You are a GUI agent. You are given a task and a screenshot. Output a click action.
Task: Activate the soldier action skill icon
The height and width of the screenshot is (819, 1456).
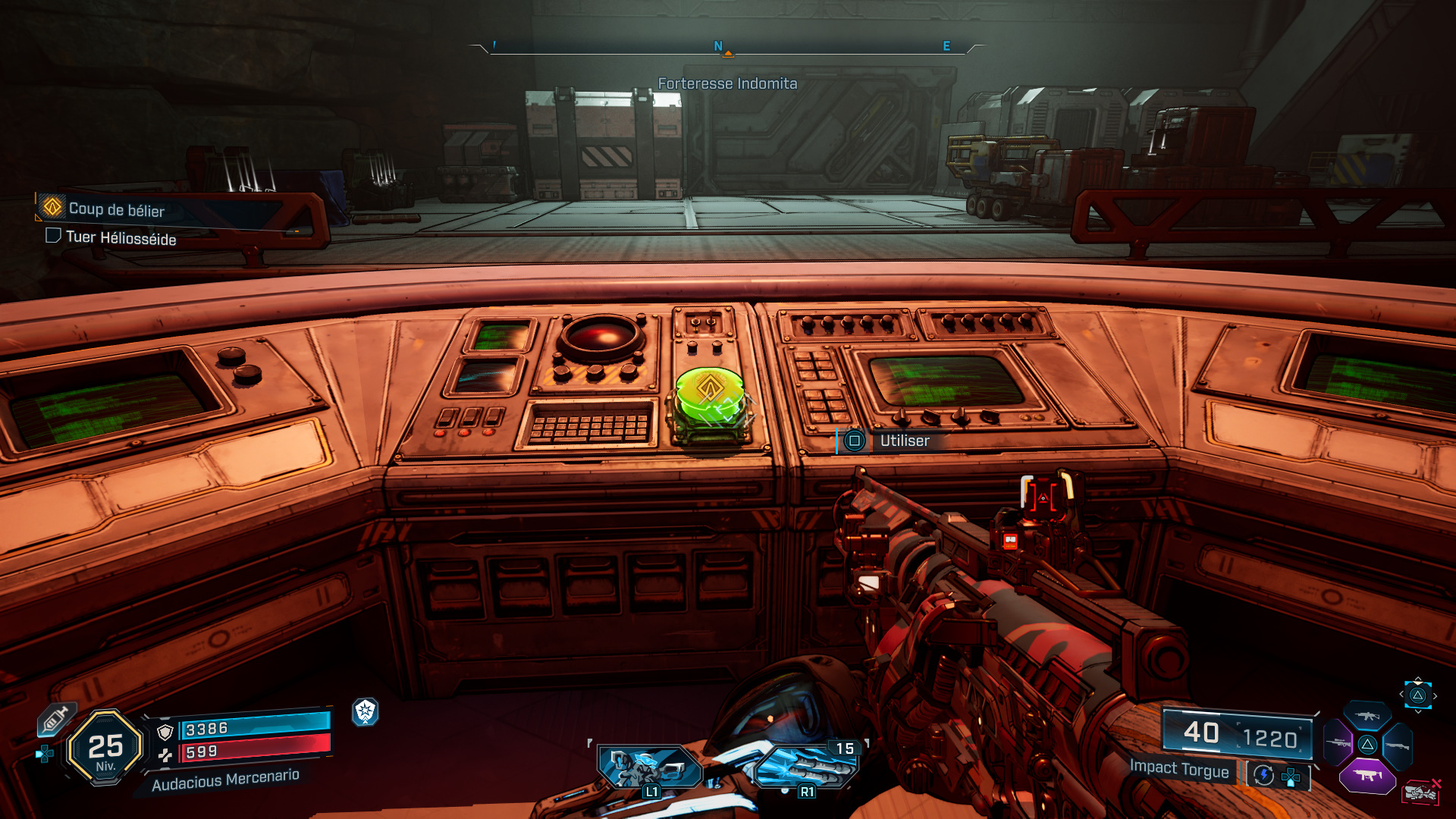pyautogui.click(x=649, y=767)
